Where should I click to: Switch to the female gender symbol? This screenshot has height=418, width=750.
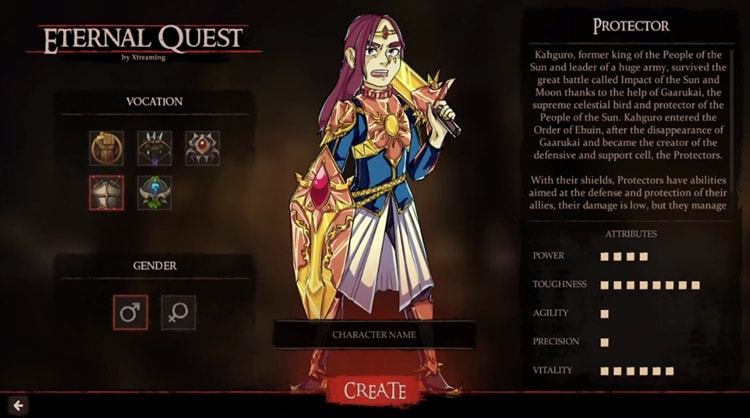[178, 312]
